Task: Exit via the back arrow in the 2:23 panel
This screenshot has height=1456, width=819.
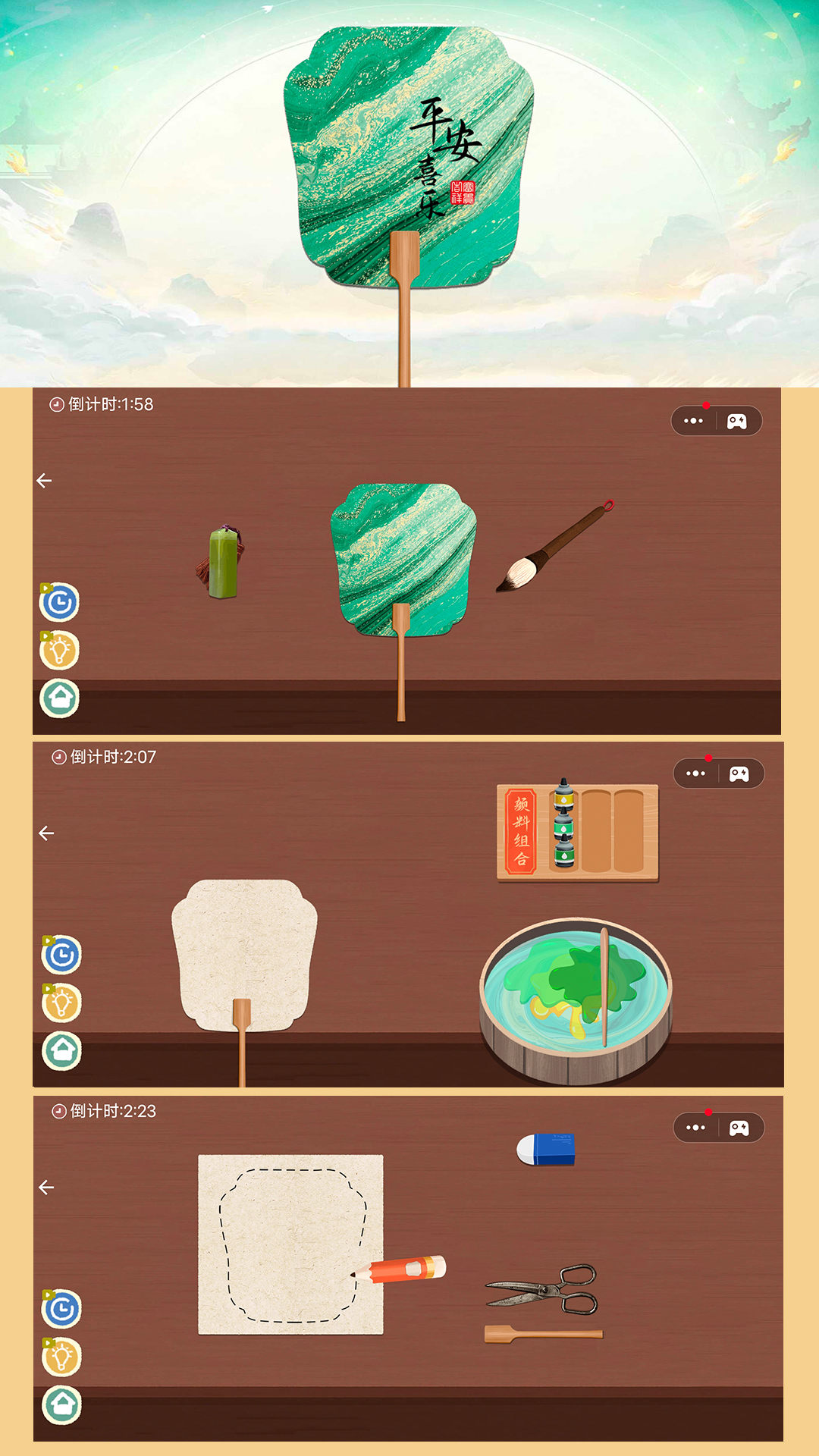Action: [46, 1188]
